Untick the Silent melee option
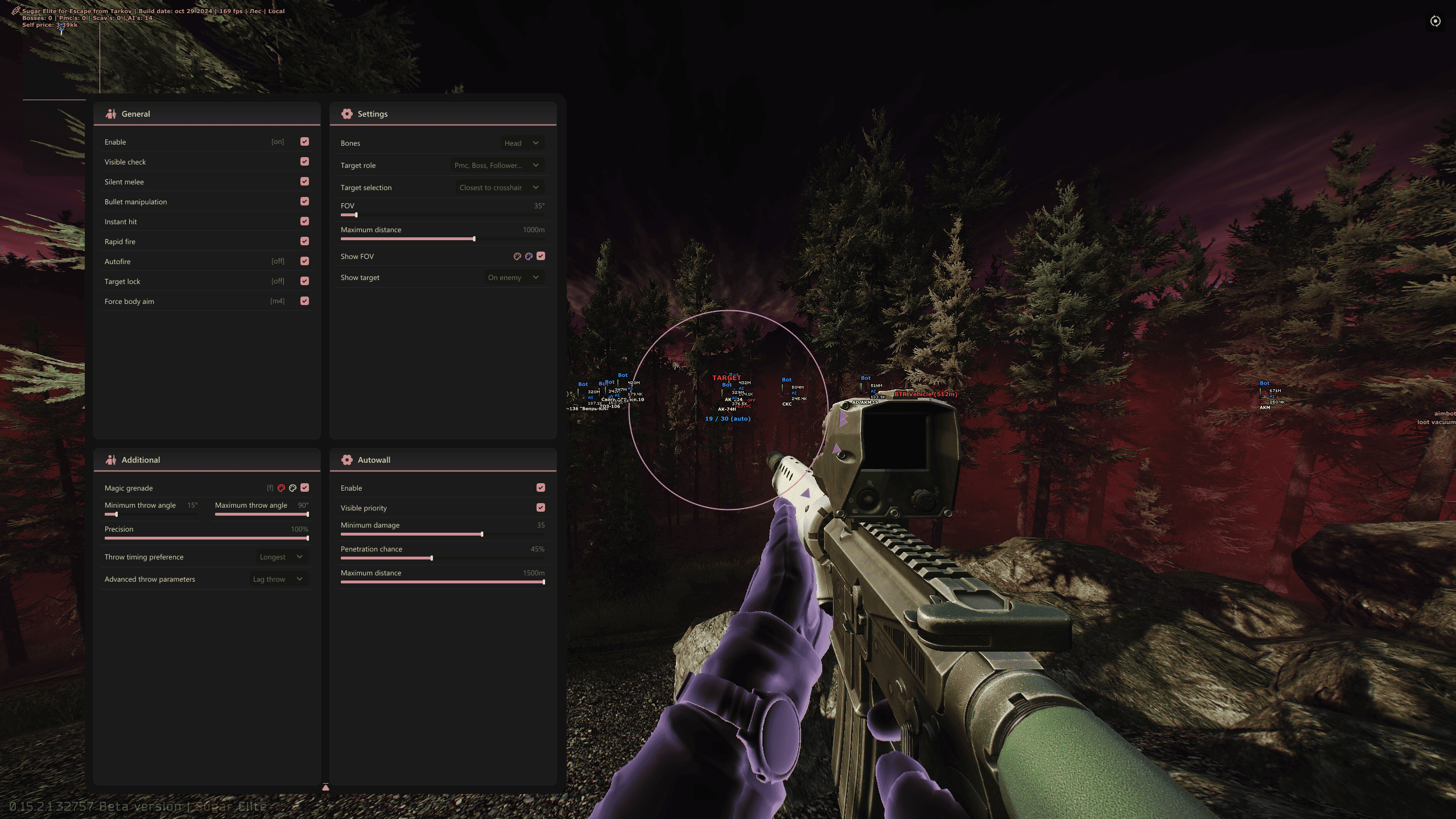 (305, 182)
